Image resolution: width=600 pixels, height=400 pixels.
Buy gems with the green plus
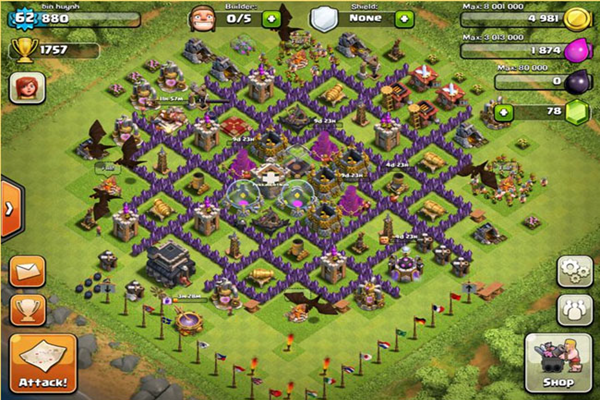coord(503,113)
